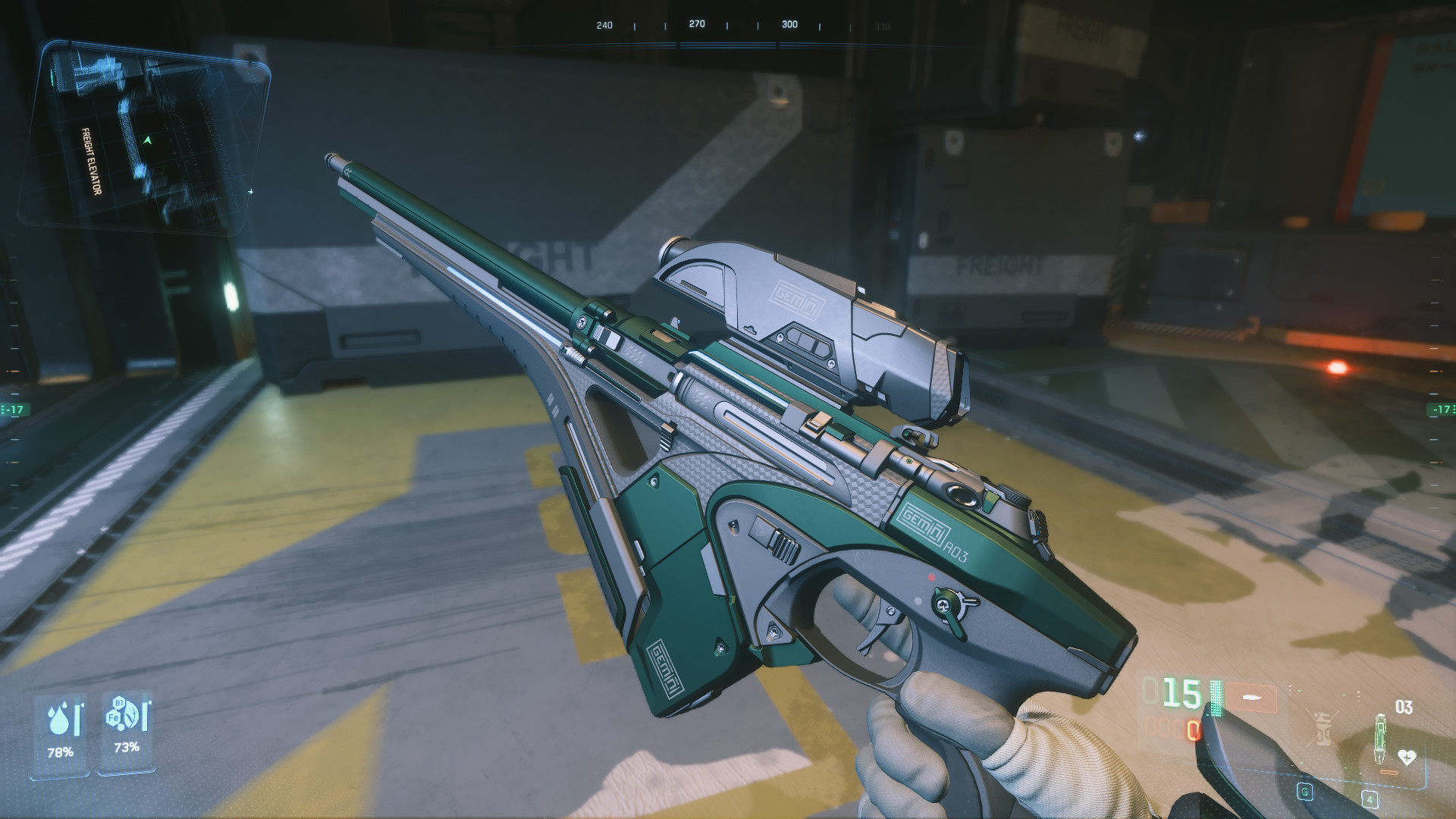Viewport: 1456px width, 819px height.
Task: Toggle the grenade count indicator showing 0
Action: click(x=1194, y=731)
